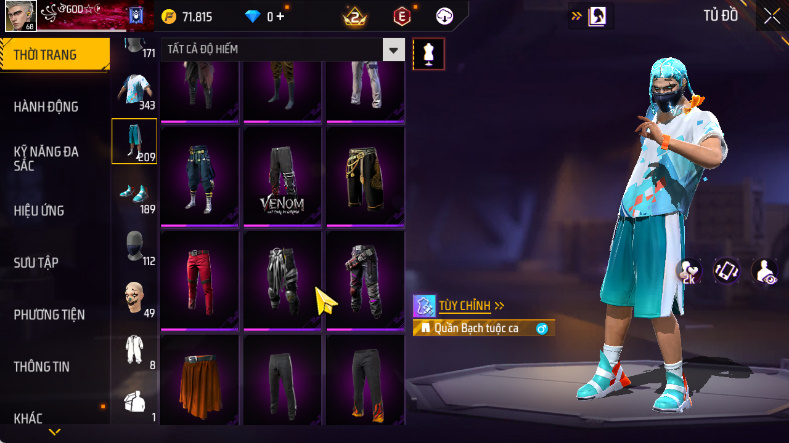
Task: Select the Venom pants item
Action: (282, 175)
